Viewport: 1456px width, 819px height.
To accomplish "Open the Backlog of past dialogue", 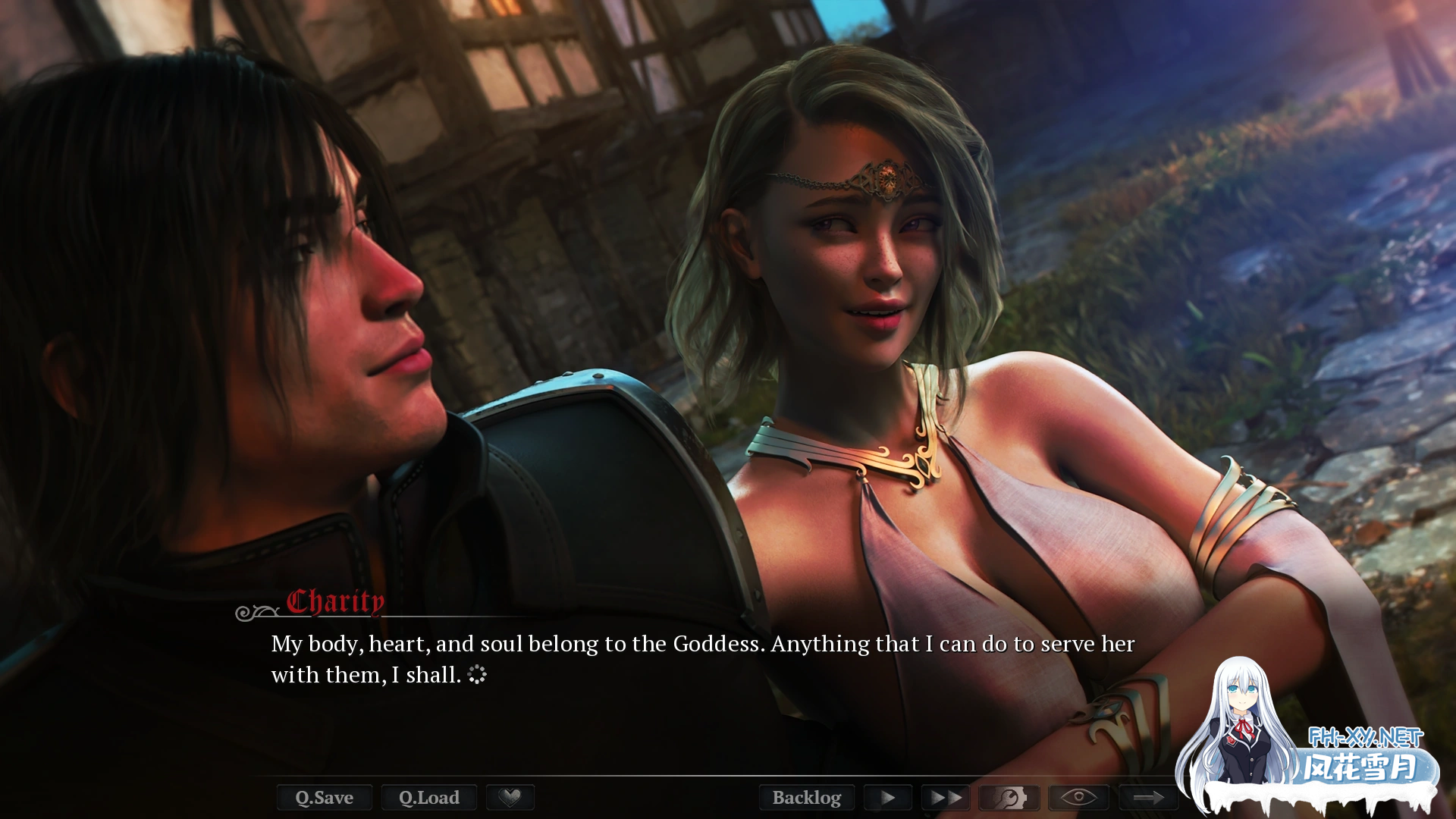I will [806, 797].
